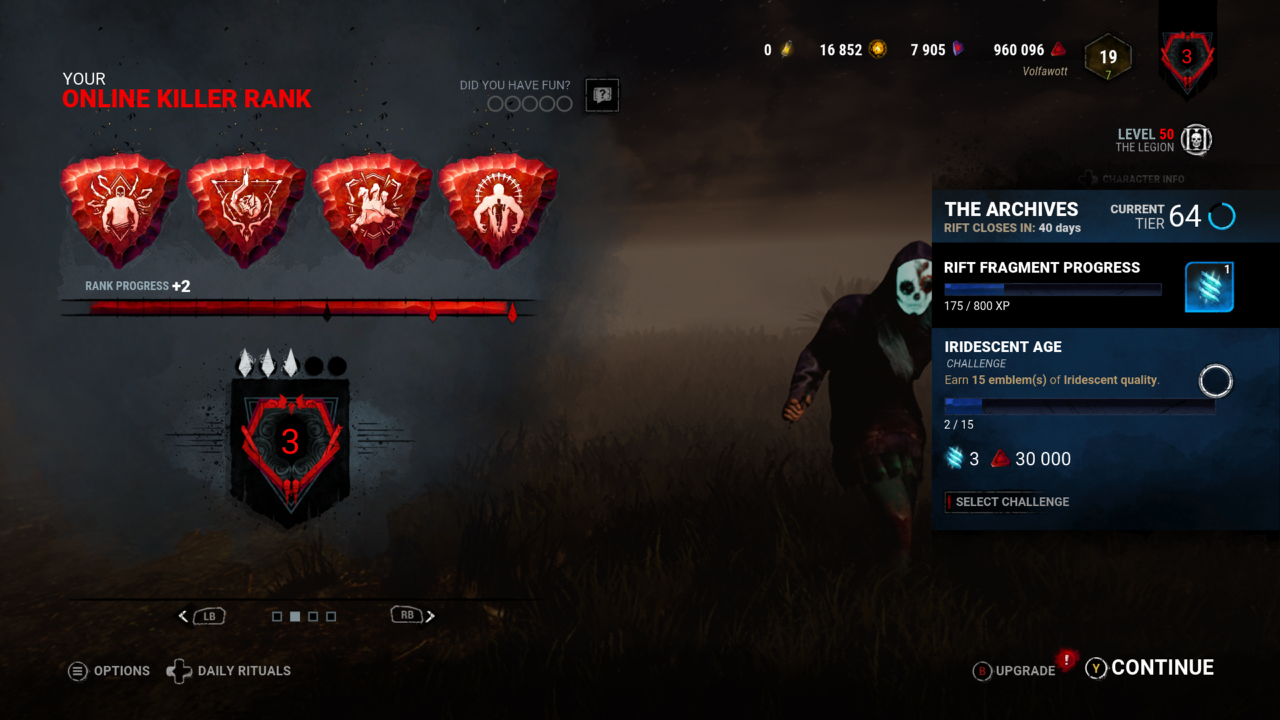Click Select Challenge in the Archives panel
This screenshot has width=1280, height=720.
(x=1008, y=501)
